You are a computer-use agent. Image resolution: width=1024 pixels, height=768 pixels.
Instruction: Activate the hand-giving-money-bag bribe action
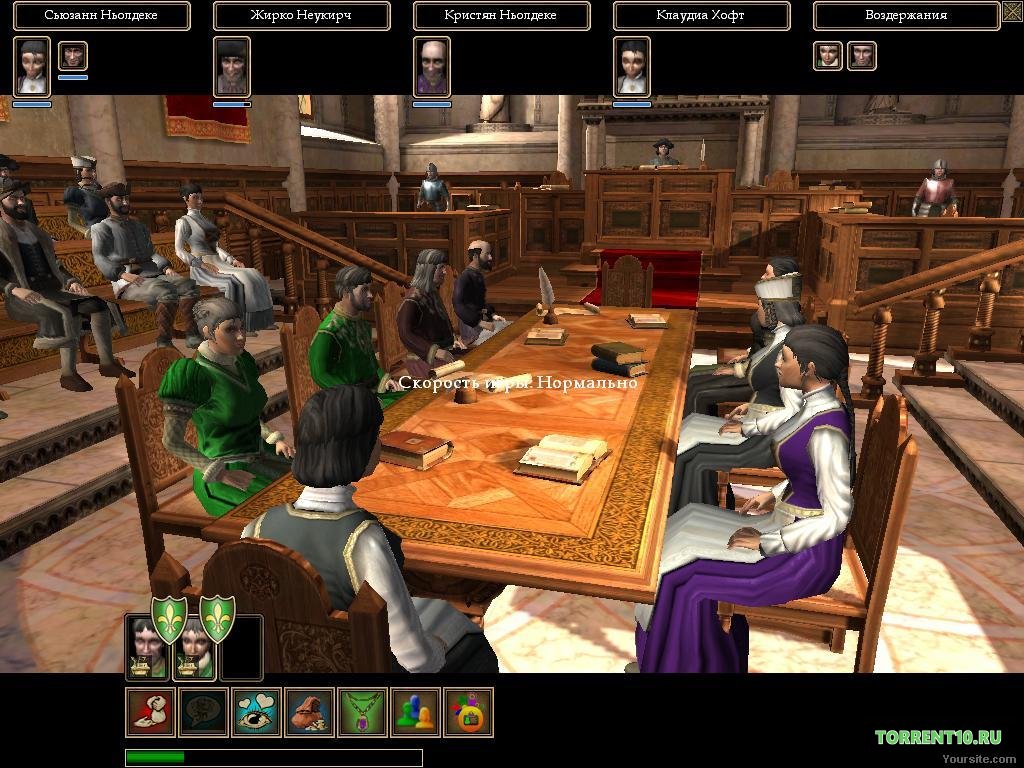(151, 712)
